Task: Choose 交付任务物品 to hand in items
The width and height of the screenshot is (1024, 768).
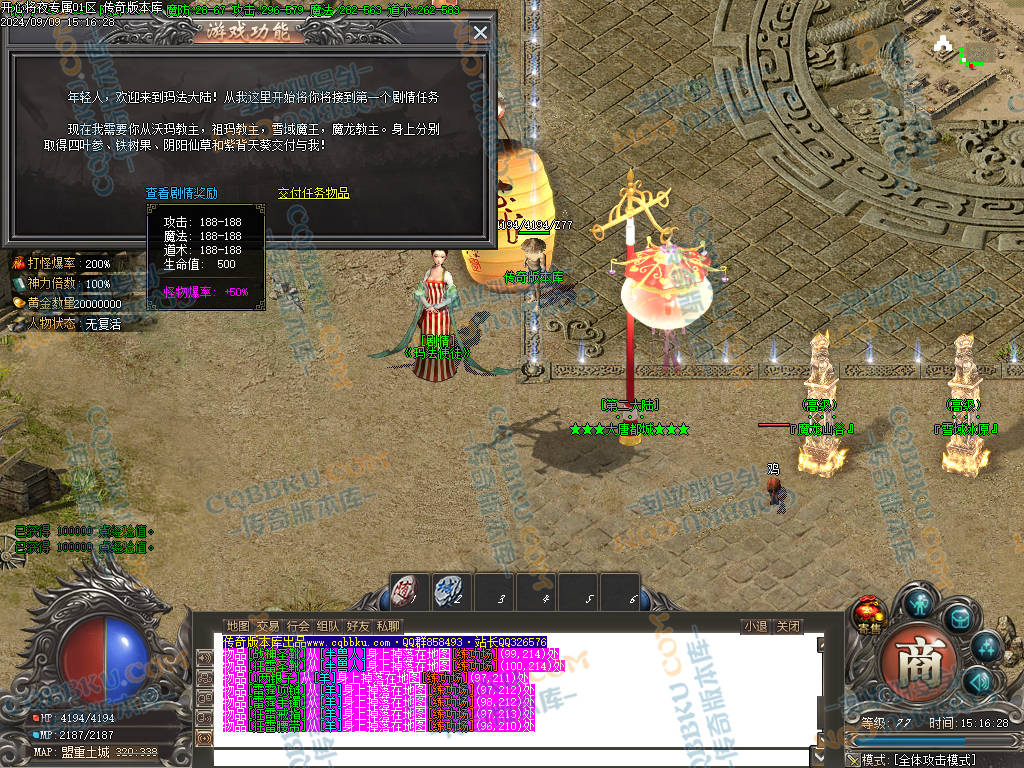Action: [x=313, y=194]
